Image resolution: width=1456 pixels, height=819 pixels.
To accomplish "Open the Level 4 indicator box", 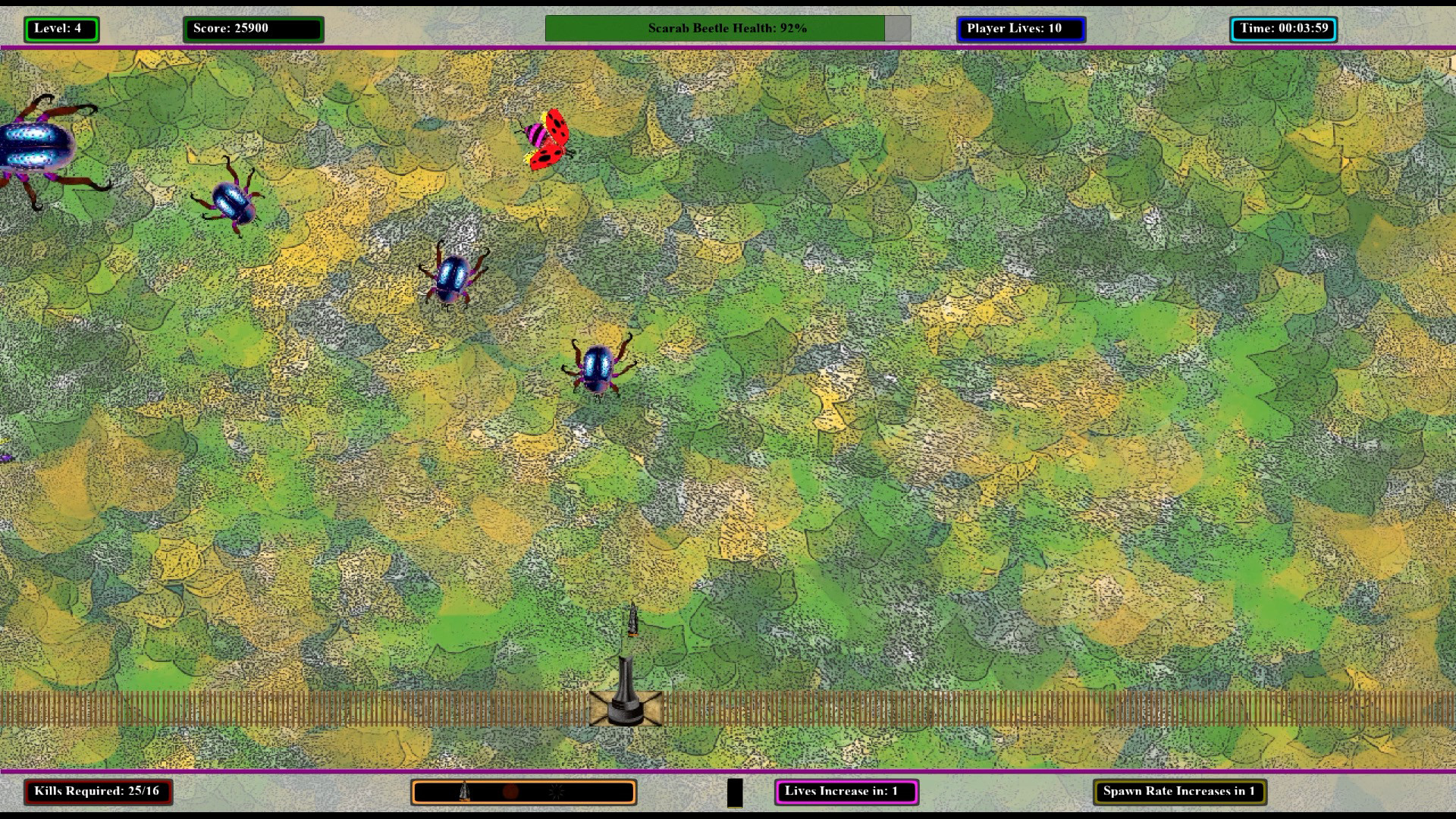I will pos(61,29).
